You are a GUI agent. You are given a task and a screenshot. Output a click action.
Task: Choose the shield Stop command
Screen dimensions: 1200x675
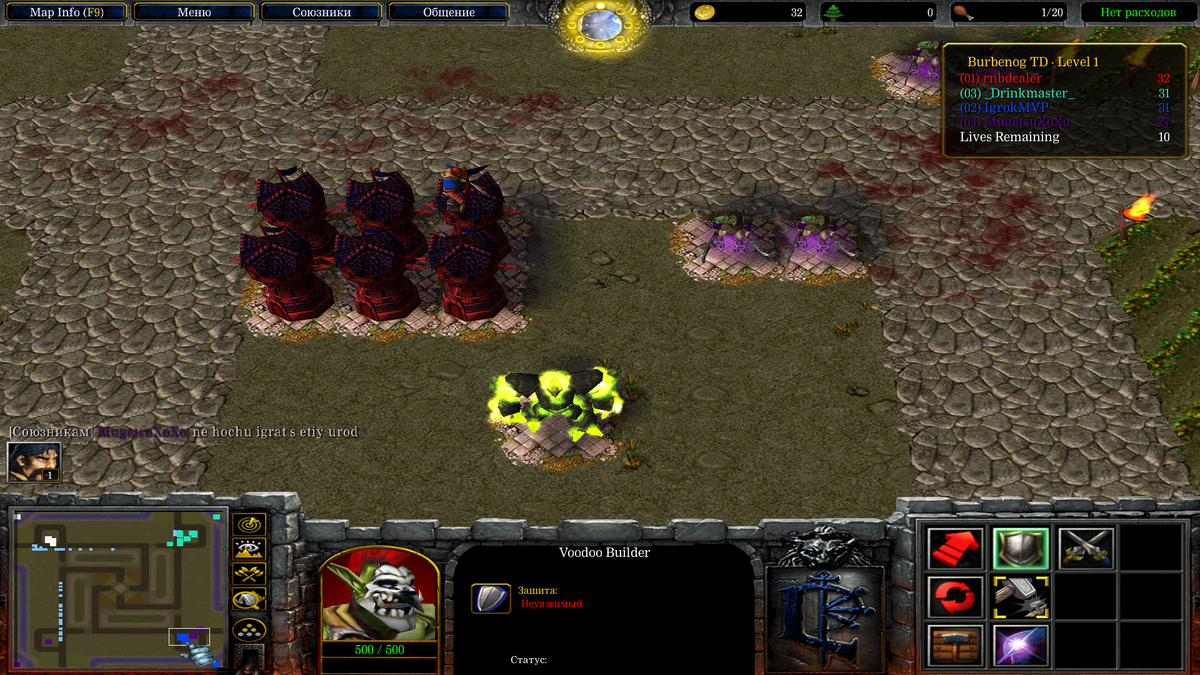[1020, 548]
